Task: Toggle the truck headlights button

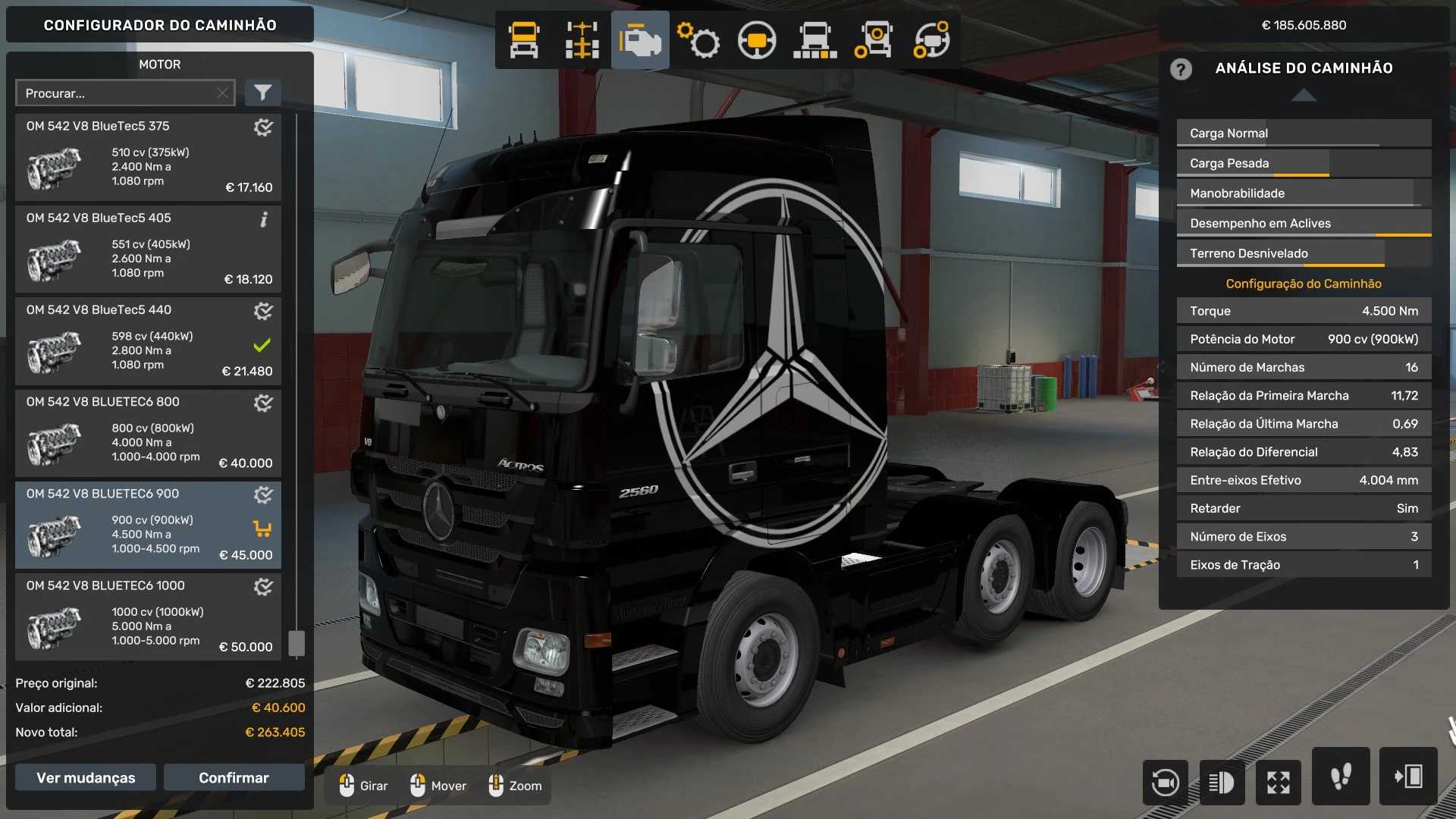Action: [x=1222, y=782]
